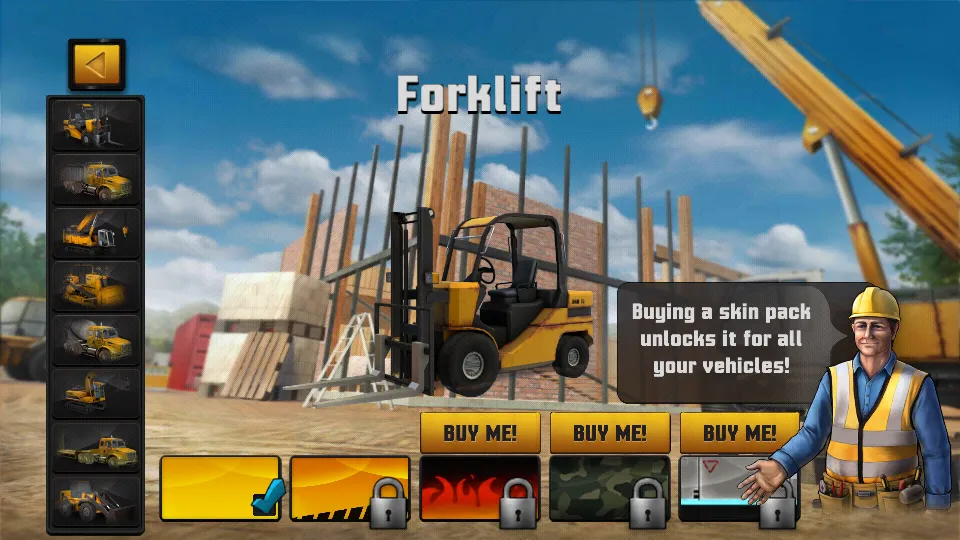Choose the cement mixer truck thumbnail
The height and width of the screenshot is (540, 960).
tap(96, 341)
